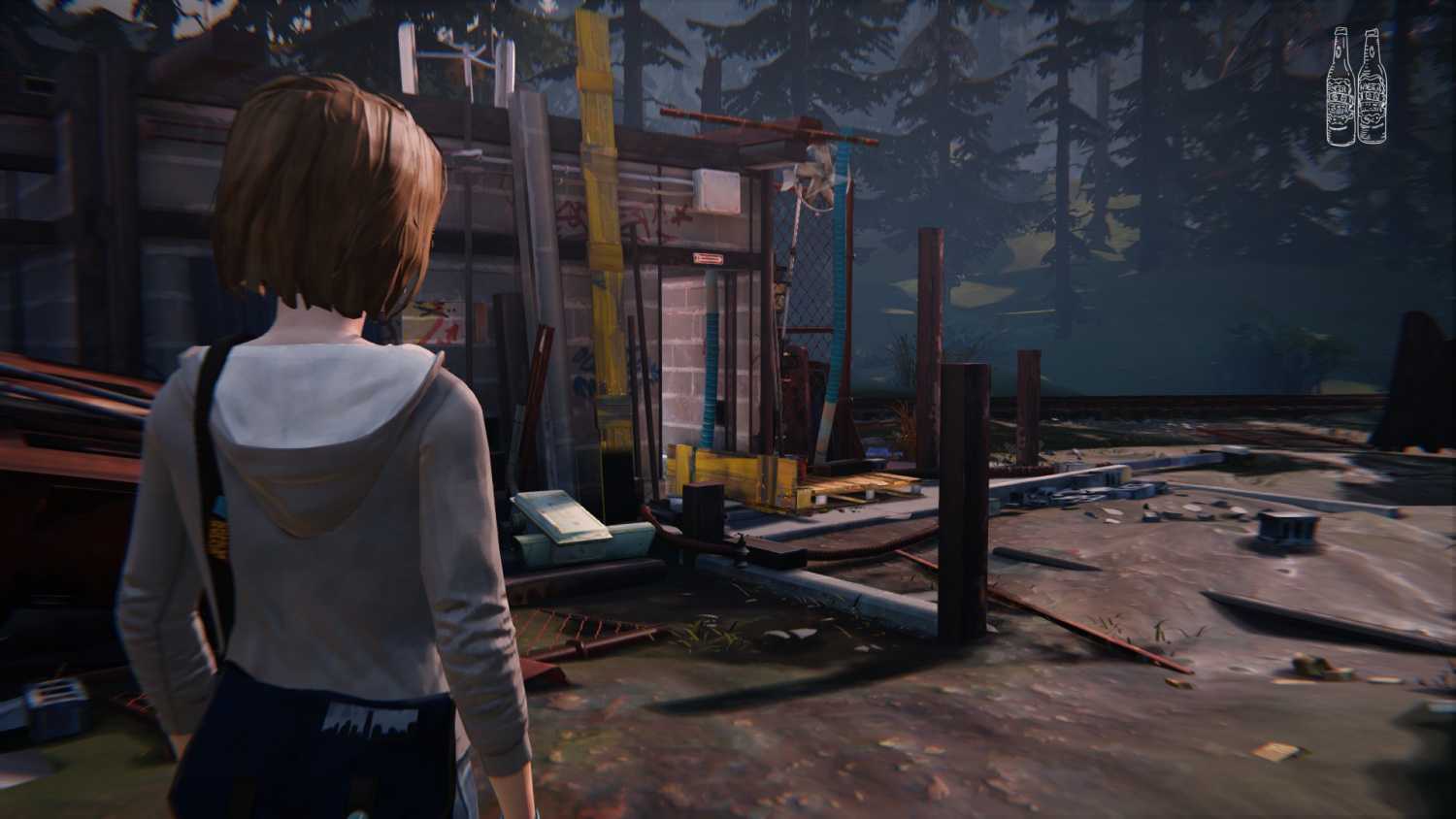Viewport: 1456px width, 819px height.
Task: Click the bottle collection tracker icon
Action: (1355, 87)
